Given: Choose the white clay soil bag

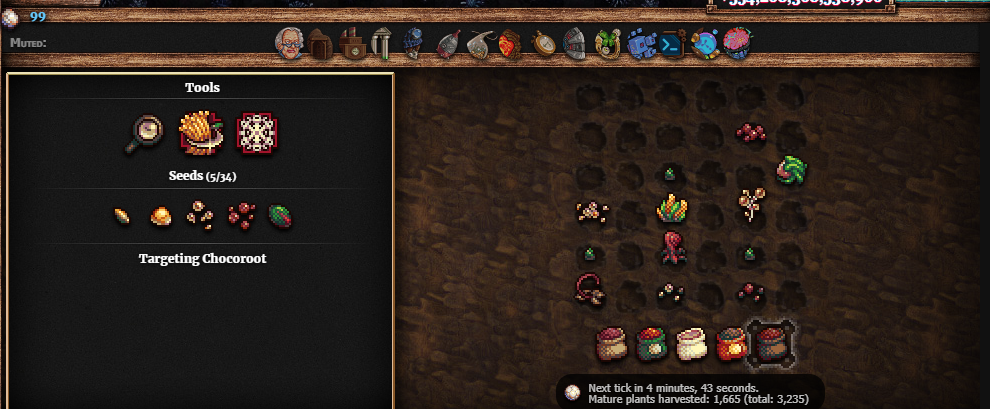Looking at the screenshot, I should click(x=691, y=343).
